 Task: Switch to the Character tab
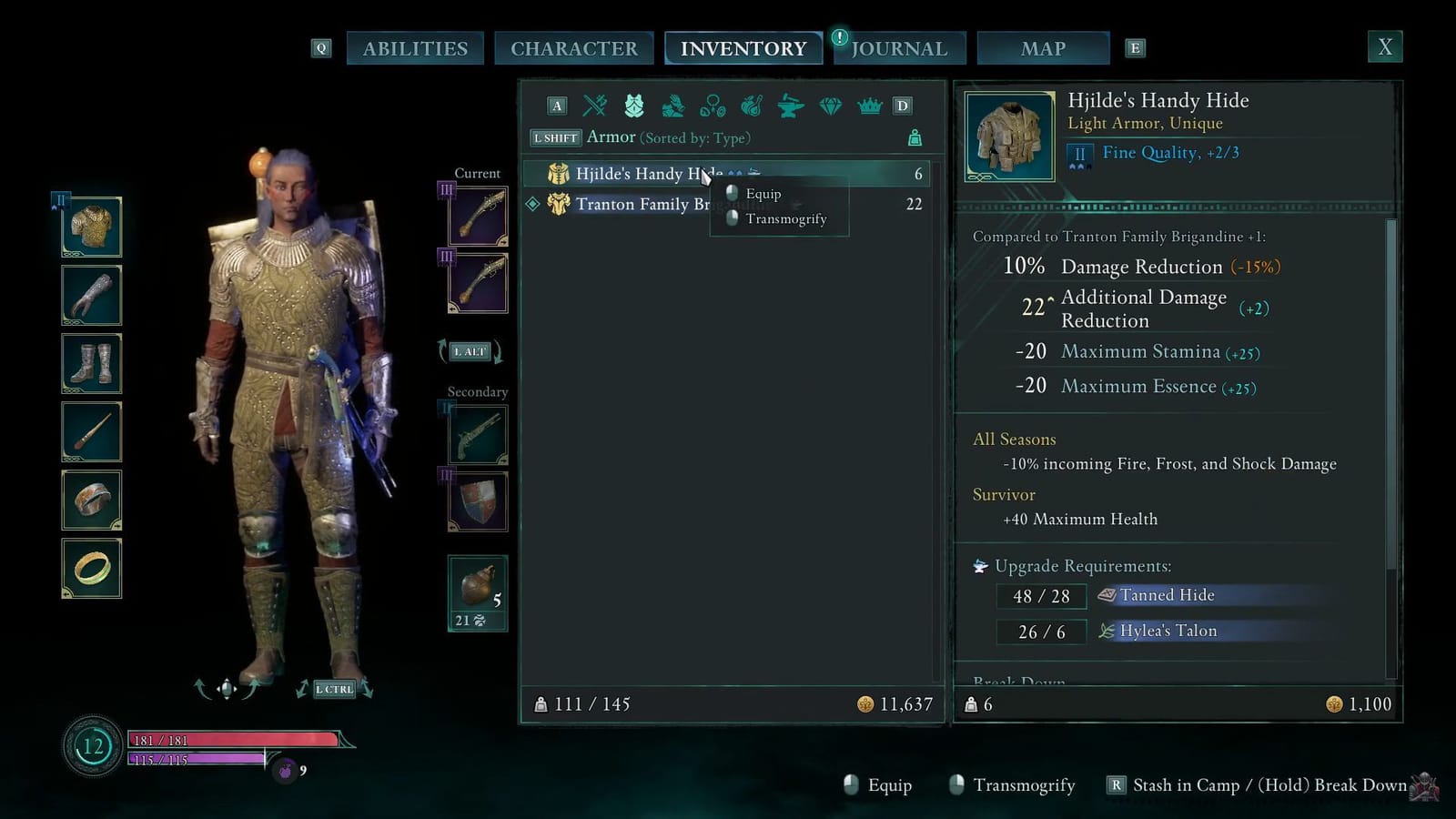[x=574, y=47]
